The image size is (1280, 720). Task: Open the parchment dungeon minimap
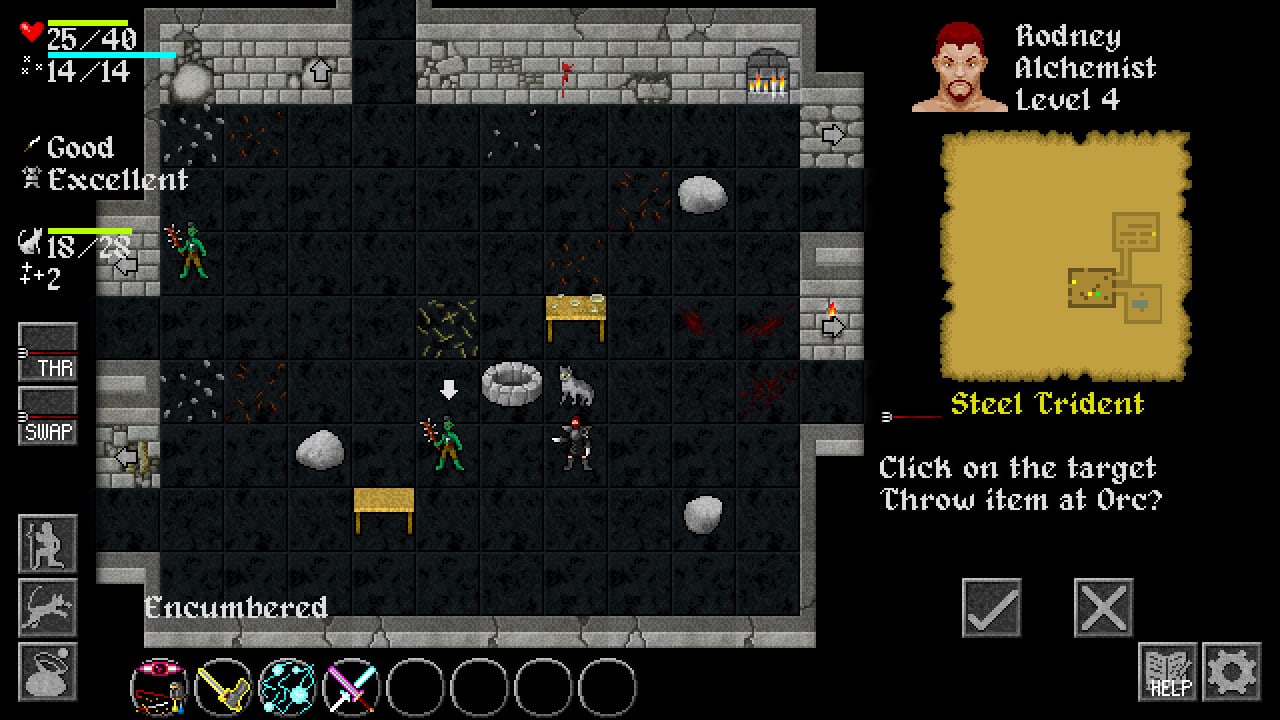pos(1065,257)
